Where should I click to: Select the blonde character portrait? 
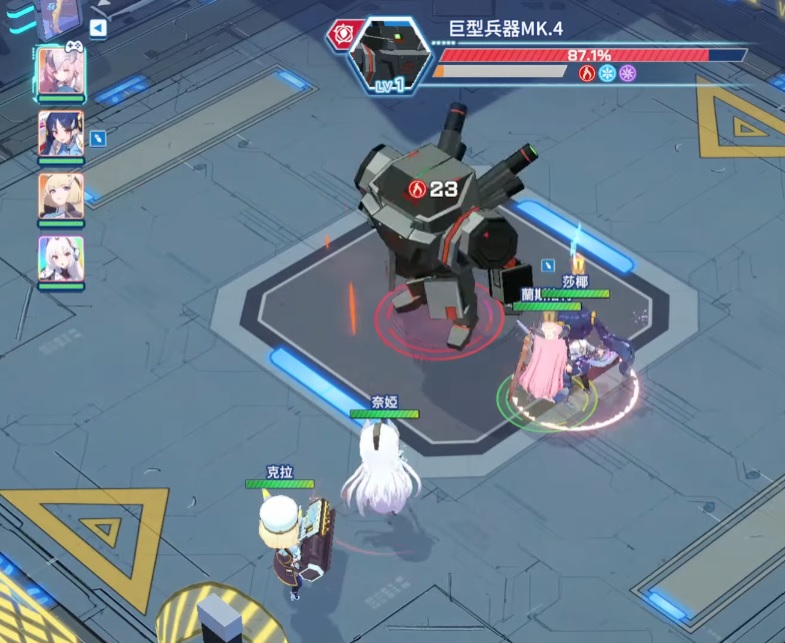tap(61, 196)
